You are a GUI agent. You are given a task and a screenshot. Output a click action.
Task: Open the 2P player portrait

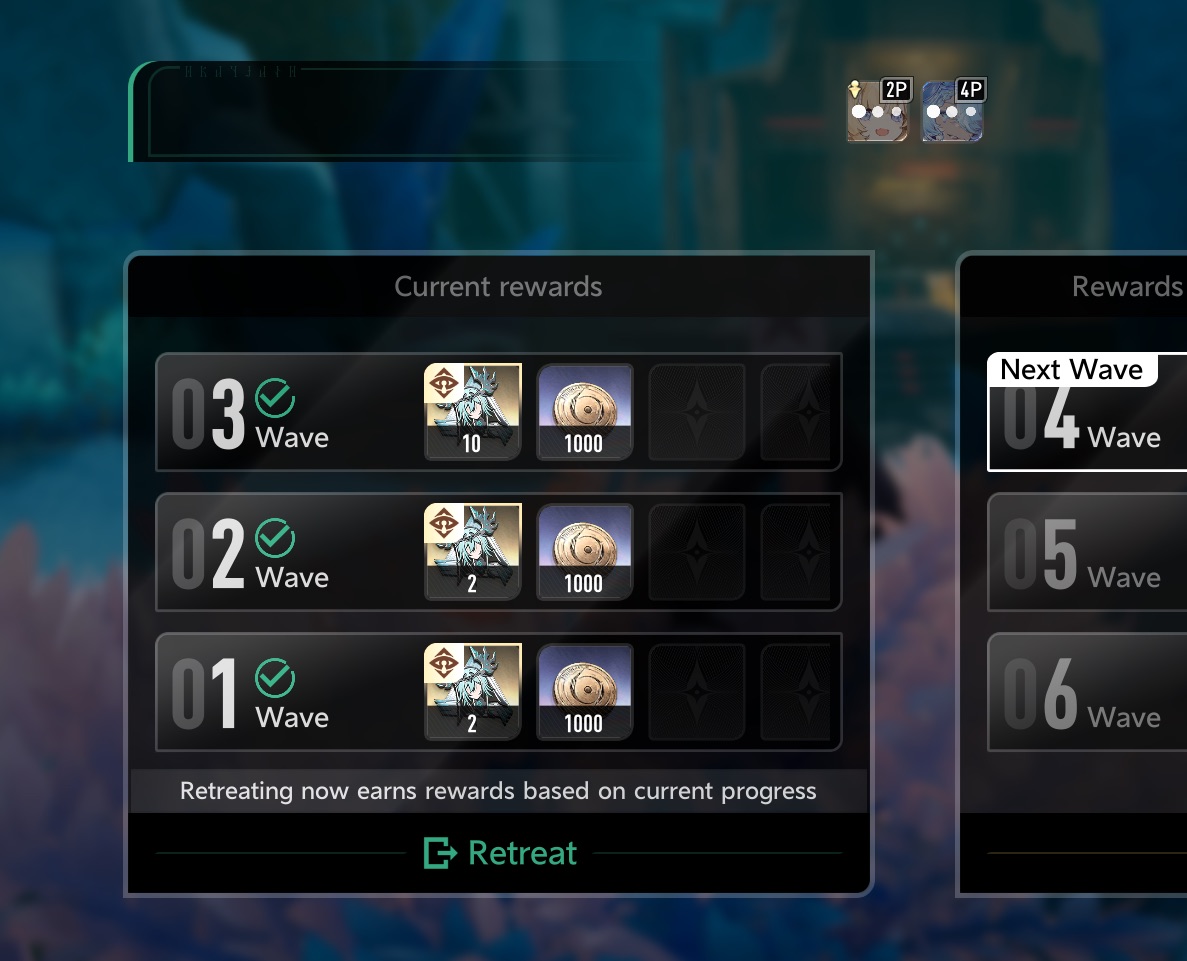point(878,111)
